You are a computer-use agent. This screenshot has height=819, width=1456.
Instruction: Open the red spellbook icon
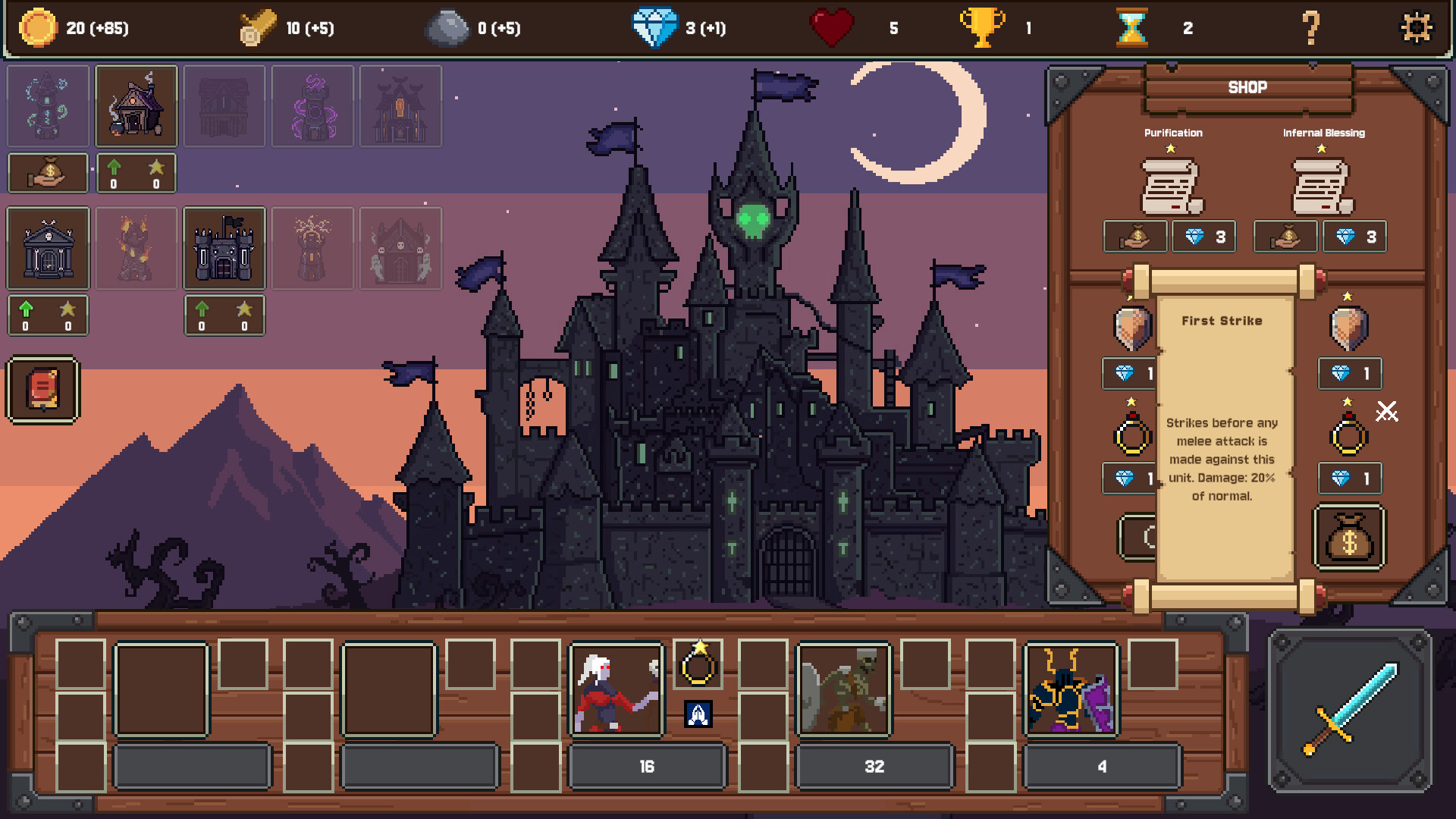pyautogui.click(x=43, y=391)
